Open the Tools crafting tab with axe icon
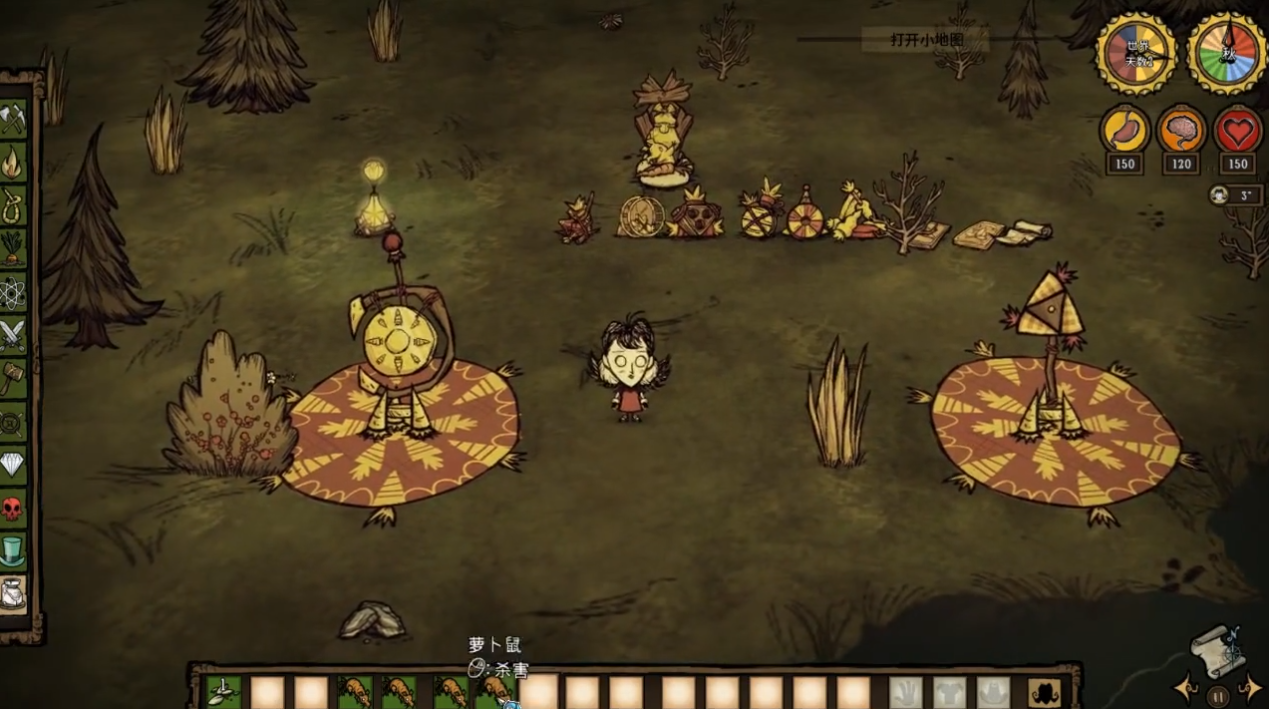 (13, 120)
